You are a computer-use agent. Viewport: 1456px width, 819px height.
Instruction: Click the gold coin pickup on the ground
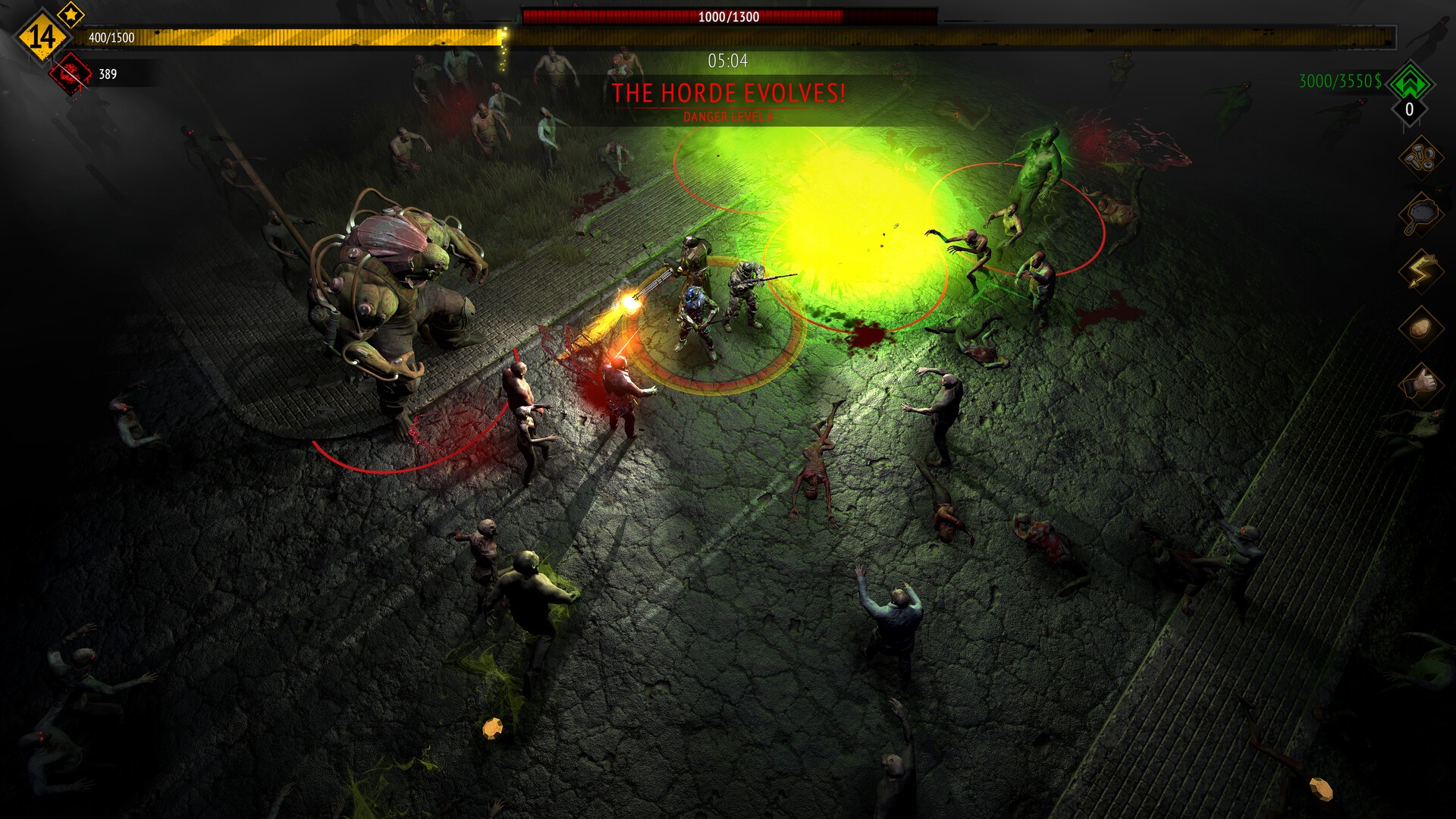tap(494, 728)
